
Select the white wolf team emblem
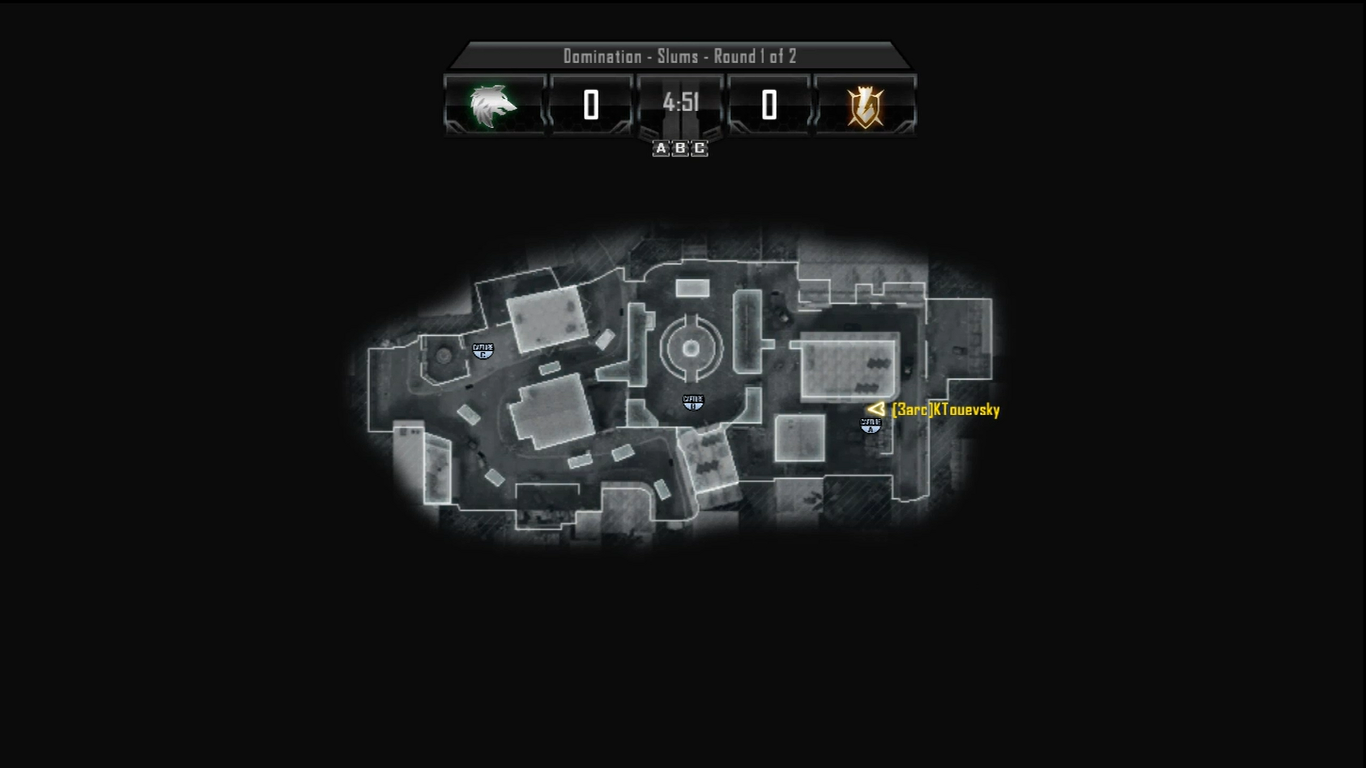click(494, 105)
